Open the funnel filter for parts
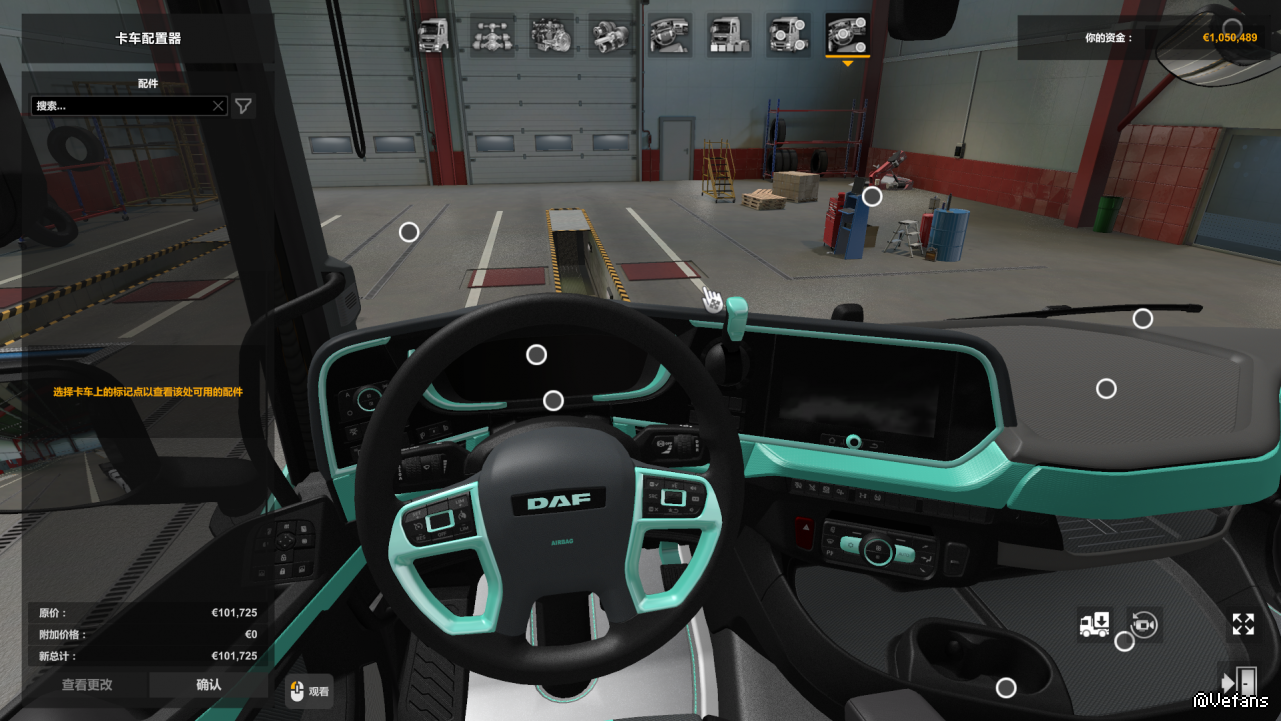 [243, 106]
